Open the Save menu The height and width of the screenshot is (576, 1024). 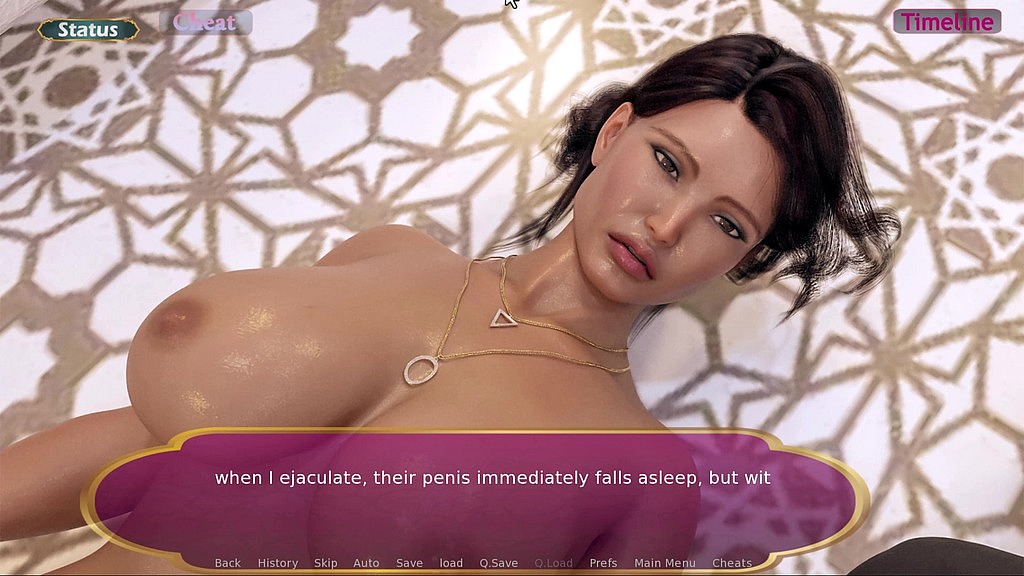(x=409, y=563)
